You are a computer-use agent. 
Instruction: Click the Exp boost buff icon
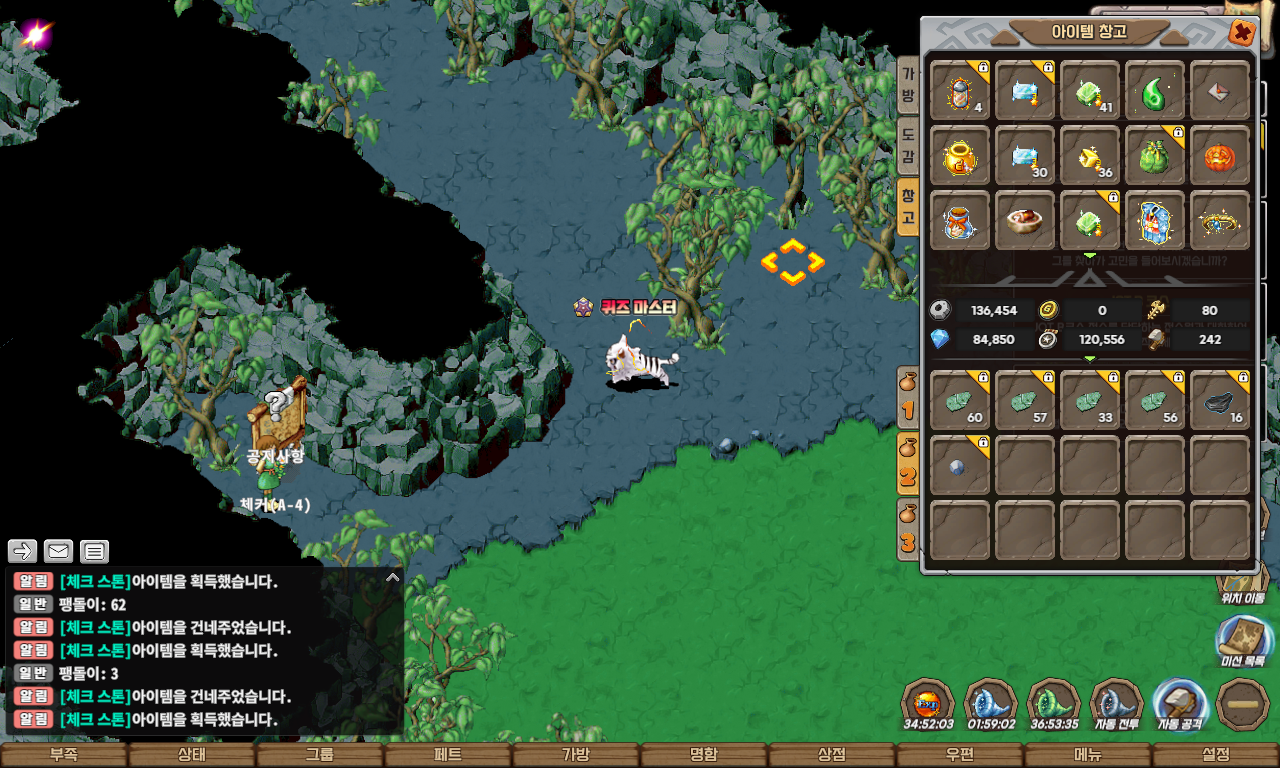(x=928, y=704)
